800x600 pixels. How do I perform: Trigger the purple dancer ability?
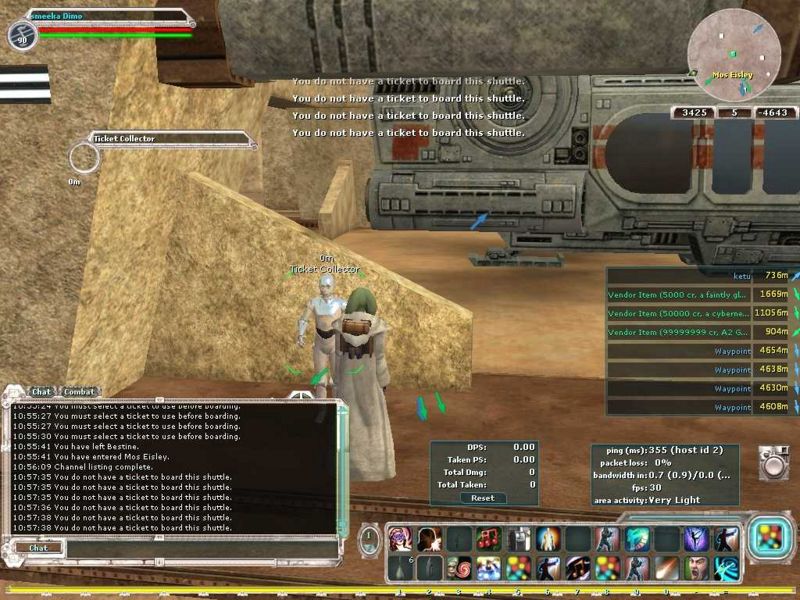696,540
